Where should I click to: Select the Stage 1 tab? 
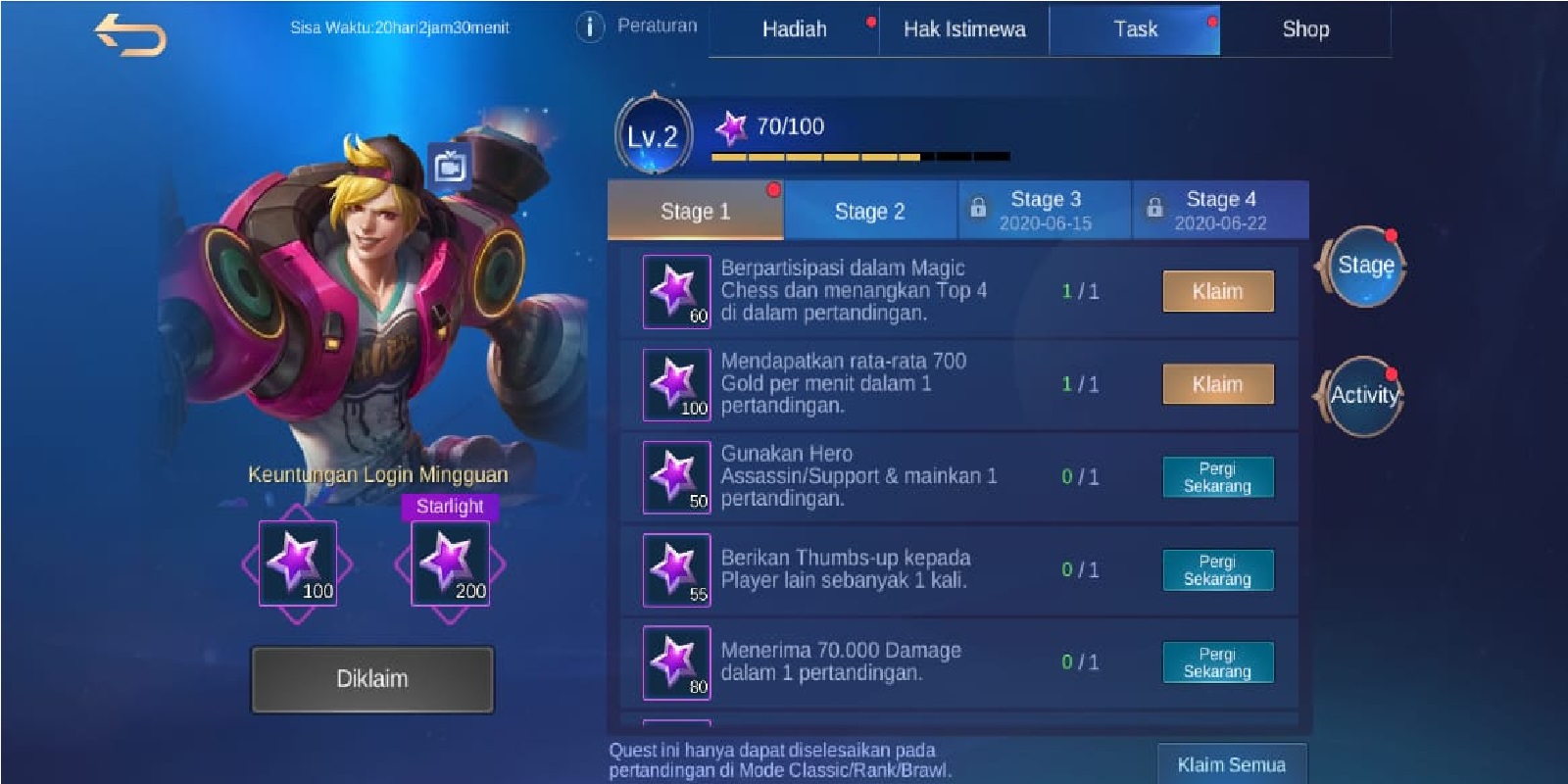tap(695, 211)
